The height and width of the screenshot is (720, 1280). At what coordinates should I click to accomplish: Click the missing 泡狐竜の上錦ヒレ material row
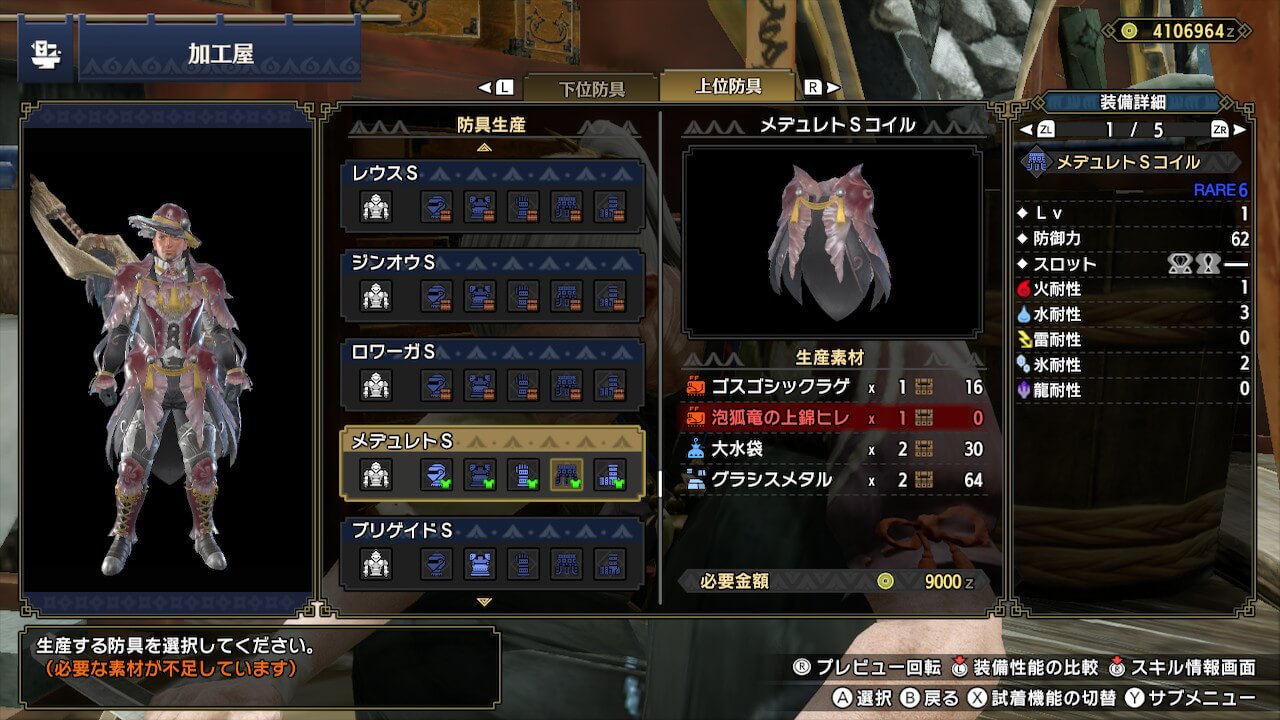click(835, 418)
